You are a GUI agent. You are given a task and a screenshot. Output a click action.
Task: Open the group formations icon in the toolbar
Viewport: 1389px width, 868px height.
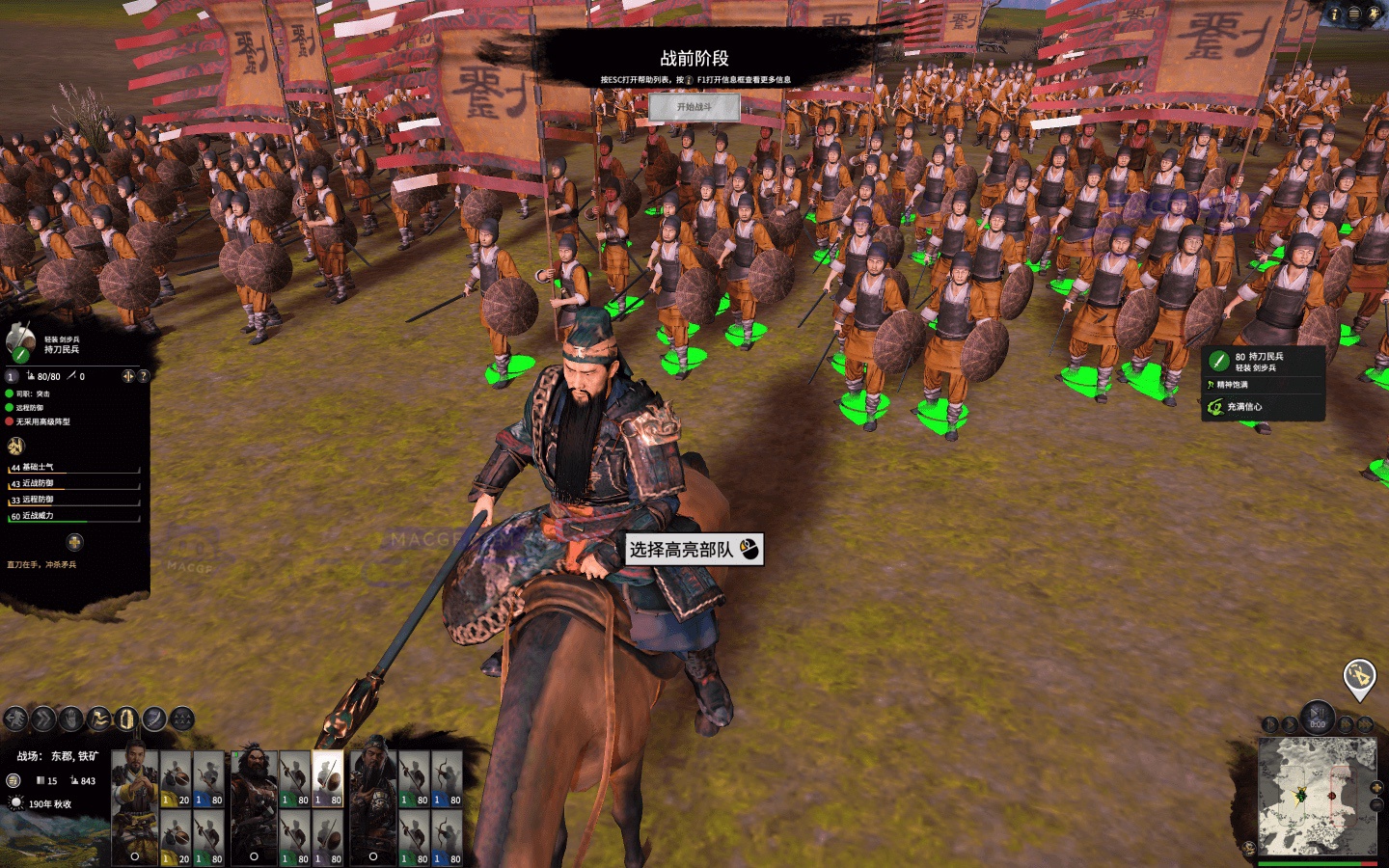[182, 718]
